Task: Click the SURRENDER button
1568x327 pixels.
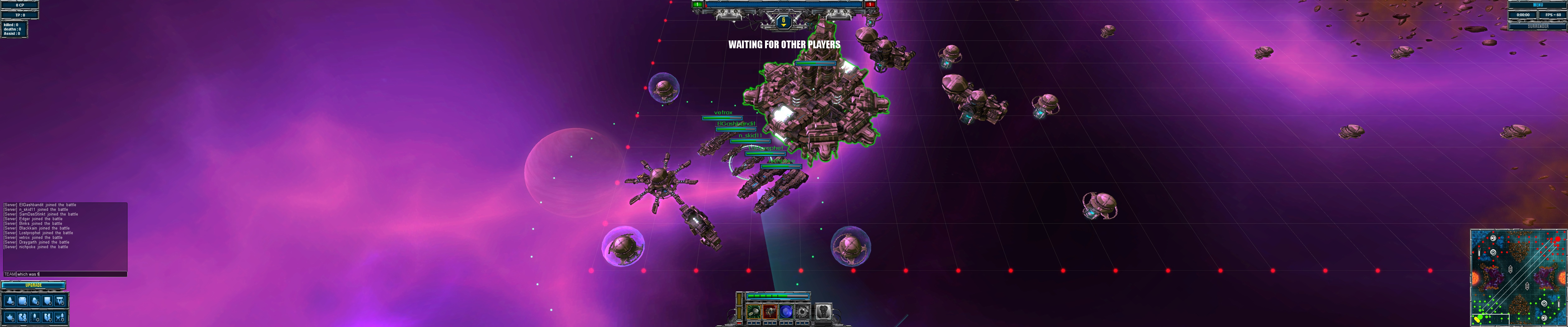Action: pyautogui.click(x=1538, y=27)
